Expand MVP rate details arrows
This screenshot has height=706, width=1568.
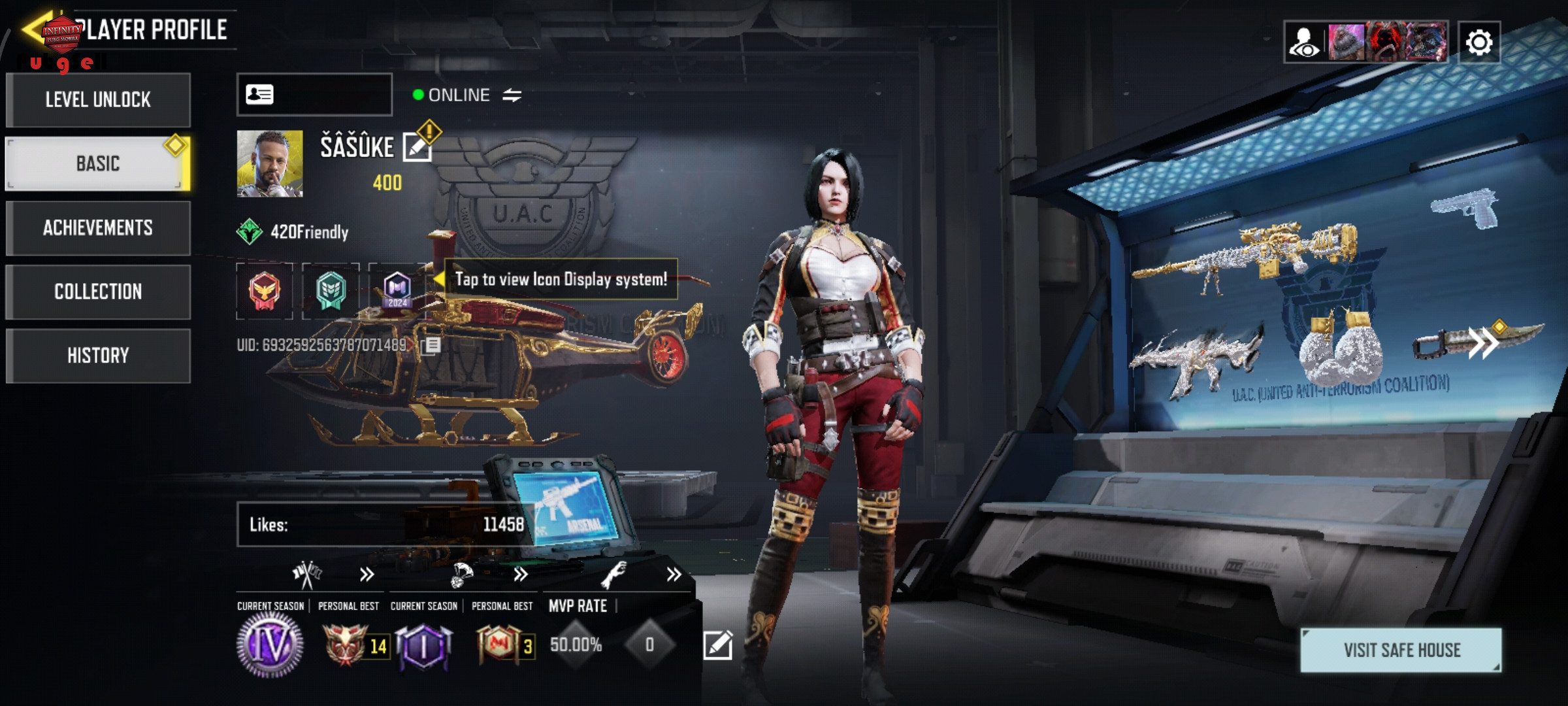coord(674,575)
